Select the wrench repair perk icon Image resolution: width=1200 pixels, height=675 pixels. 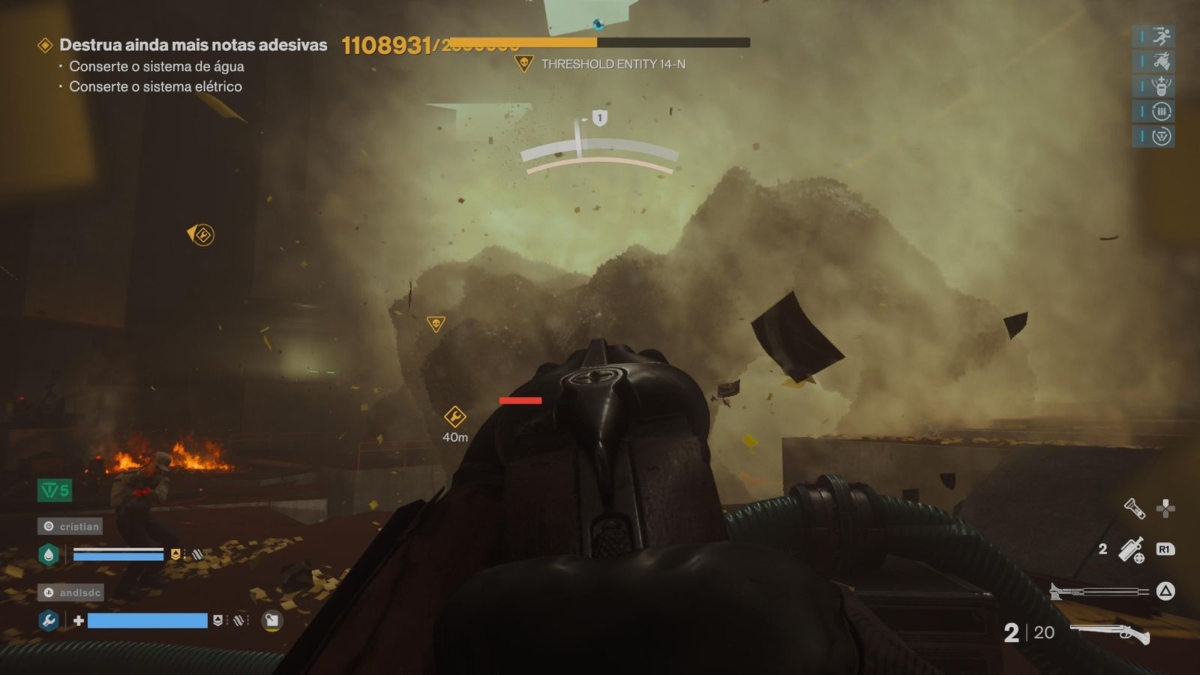point(1161,62)
